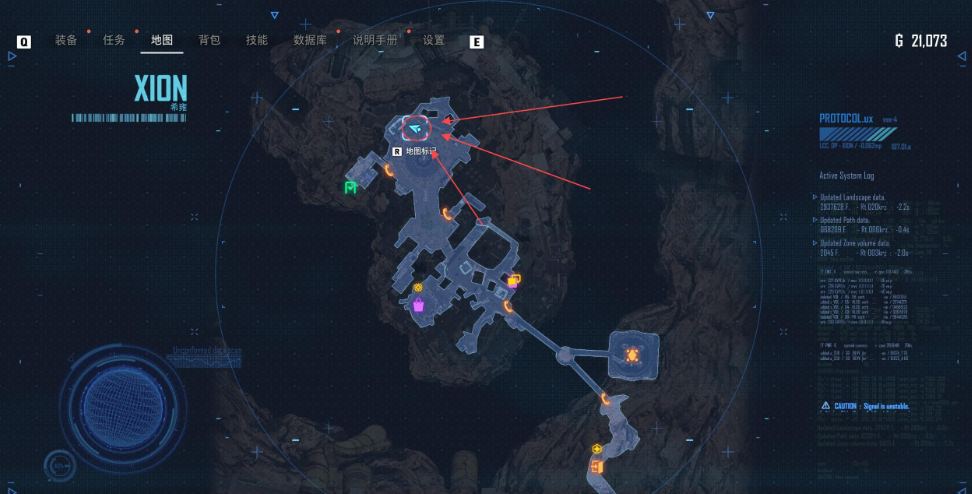Open the 背包 inventory tab
972x494 pixels.
pos(209,41)
